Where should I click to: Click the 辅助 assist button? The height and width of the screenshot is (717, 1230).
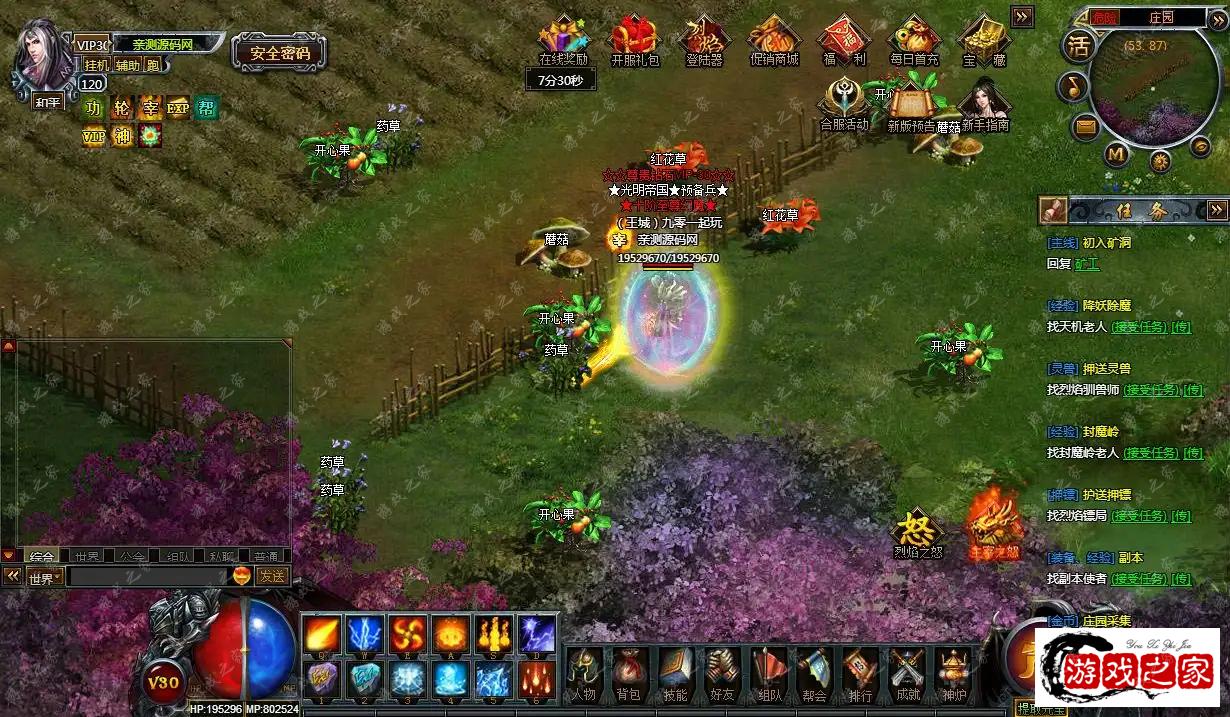pyautogui.click(x=127, y=65)
